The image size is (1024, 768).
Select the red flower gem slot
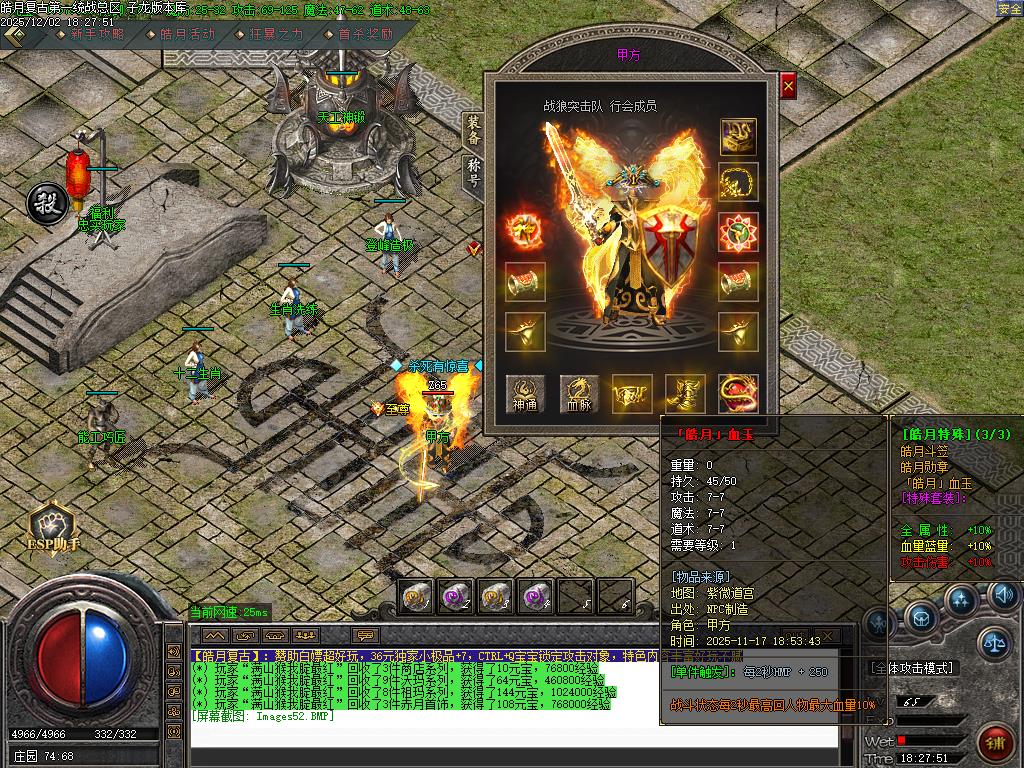738,232
